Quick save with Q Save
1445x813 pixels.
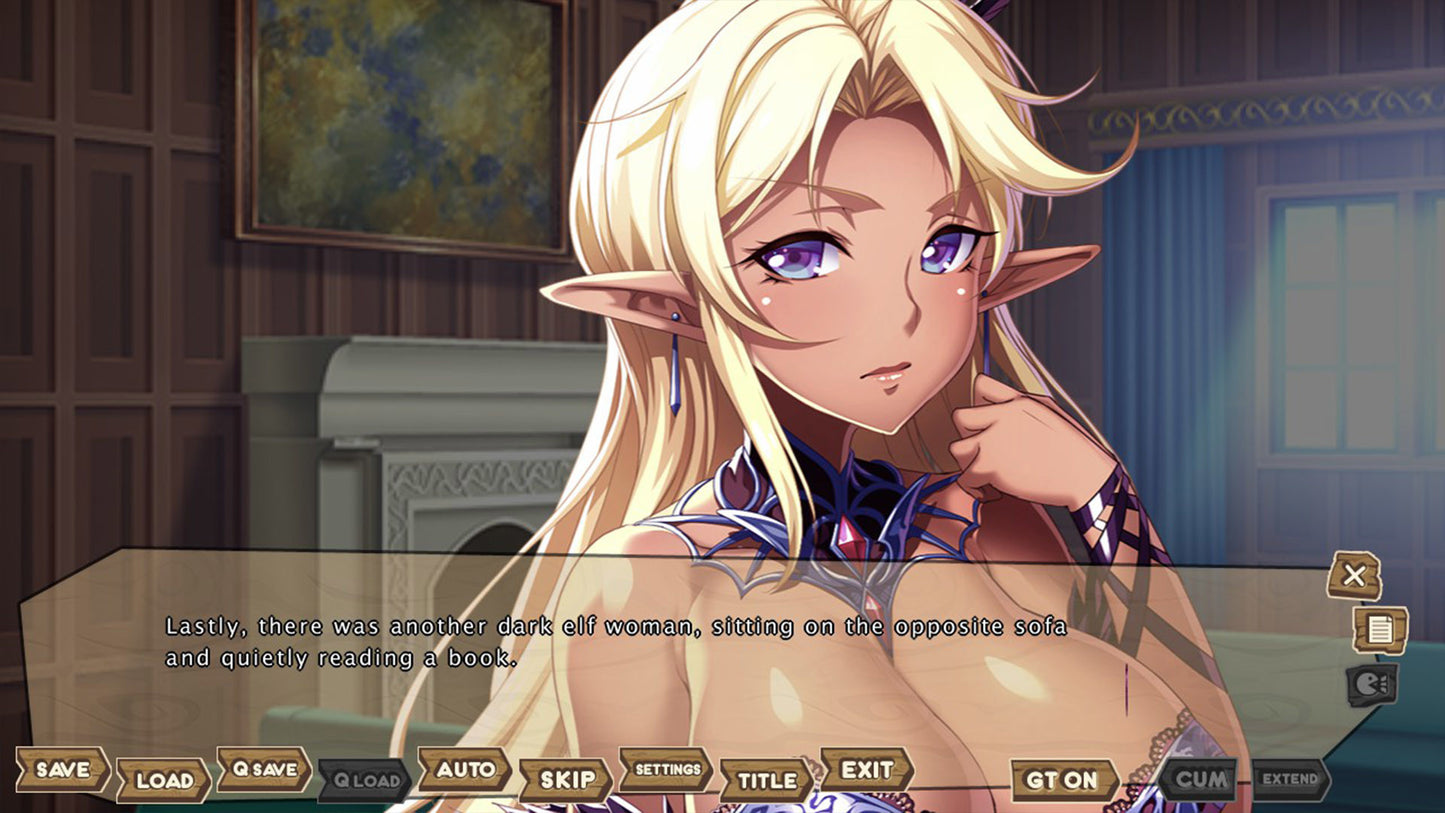[265, 769]
